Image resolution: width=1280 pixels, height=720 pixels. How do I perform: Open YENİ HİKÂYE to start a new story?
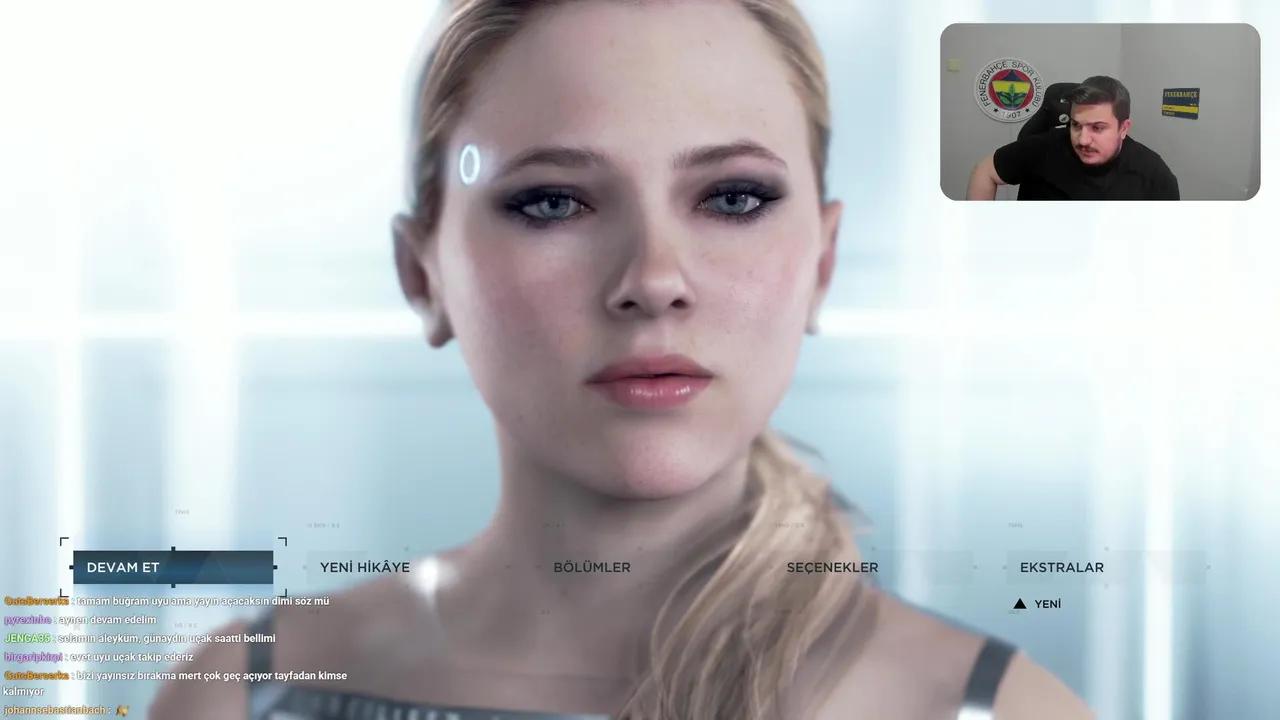click(x=364, y=567)
